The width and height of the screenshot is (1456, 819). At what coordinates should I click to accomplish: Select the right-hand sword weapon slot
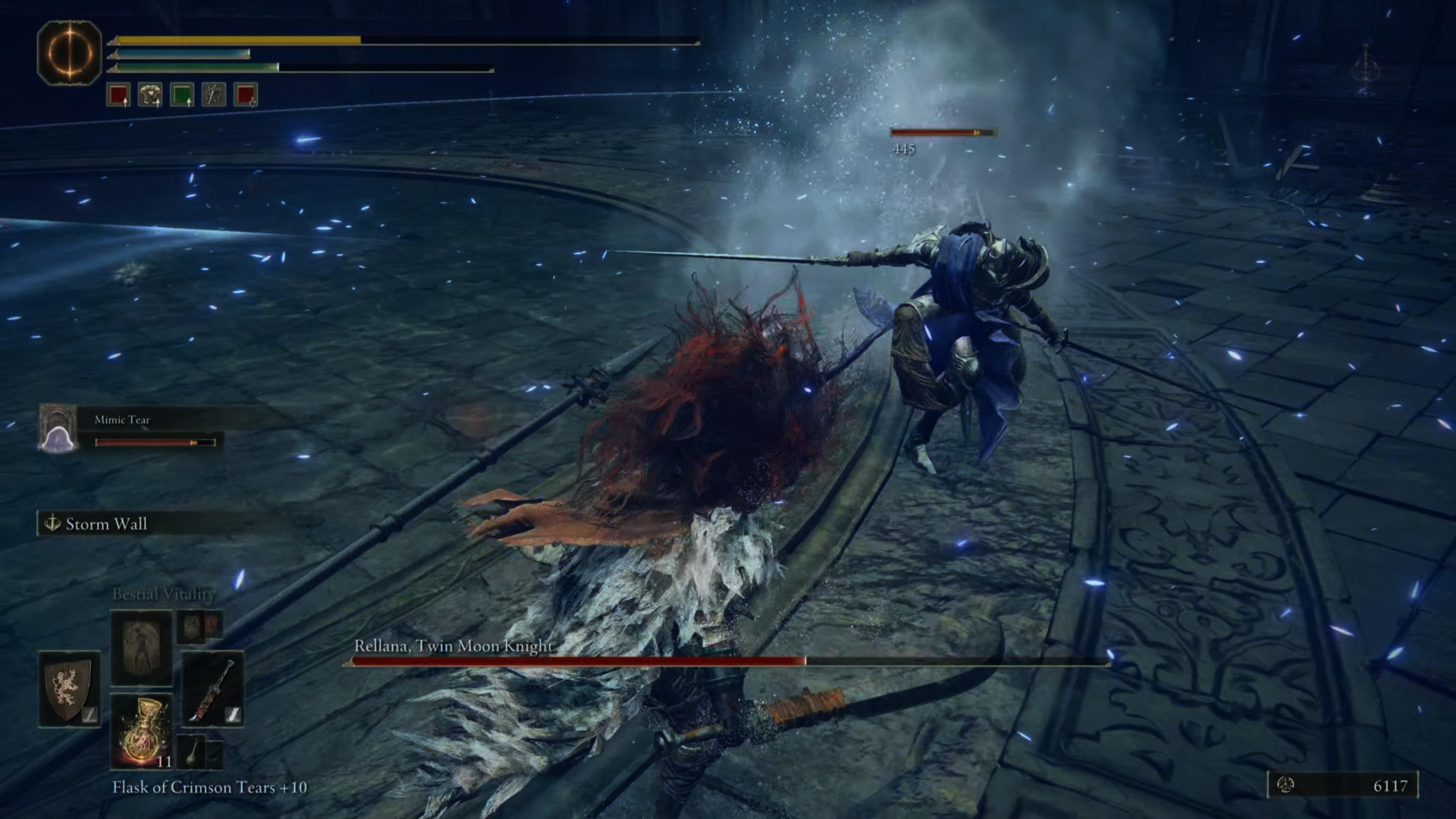pos(212,689)
